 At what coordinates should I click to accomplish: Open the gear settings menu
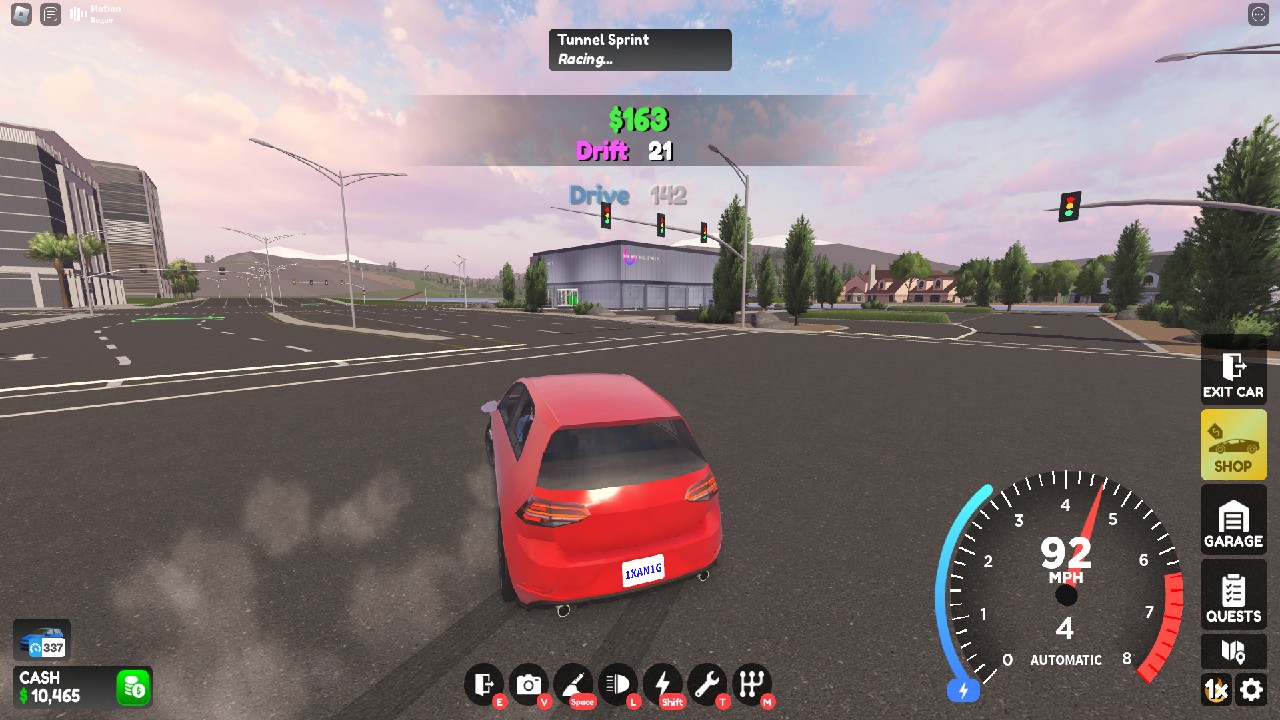click(x=1251, y=689)
